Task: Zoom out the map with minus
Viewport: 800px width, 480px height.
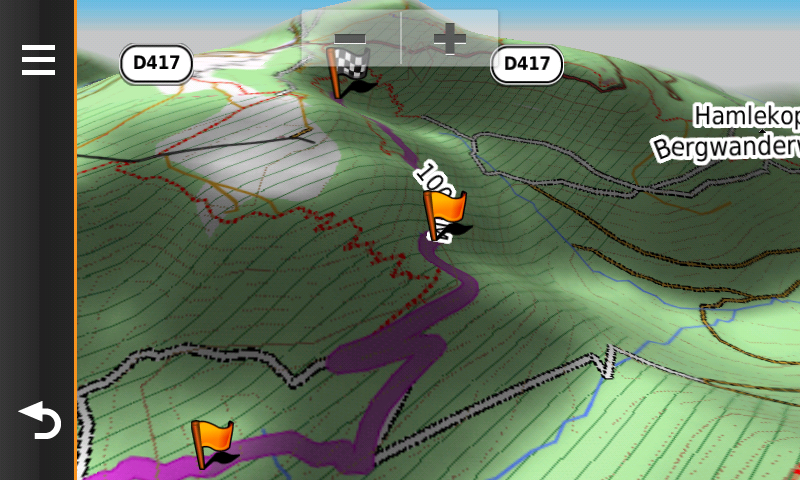Action: click(x=351, y=39)
